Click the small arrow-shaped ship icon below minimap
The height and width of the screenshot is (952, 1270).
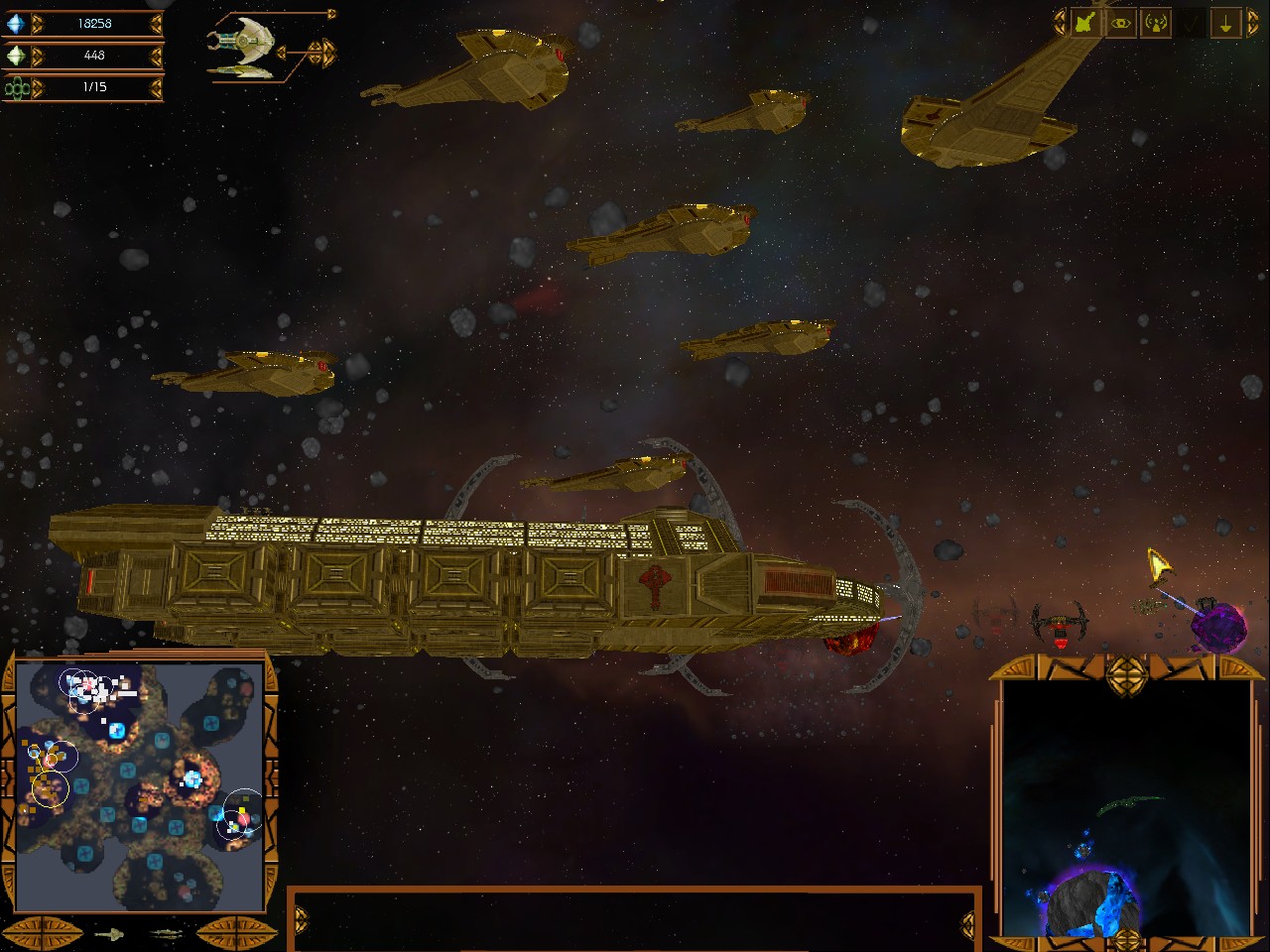pos(110,933)
